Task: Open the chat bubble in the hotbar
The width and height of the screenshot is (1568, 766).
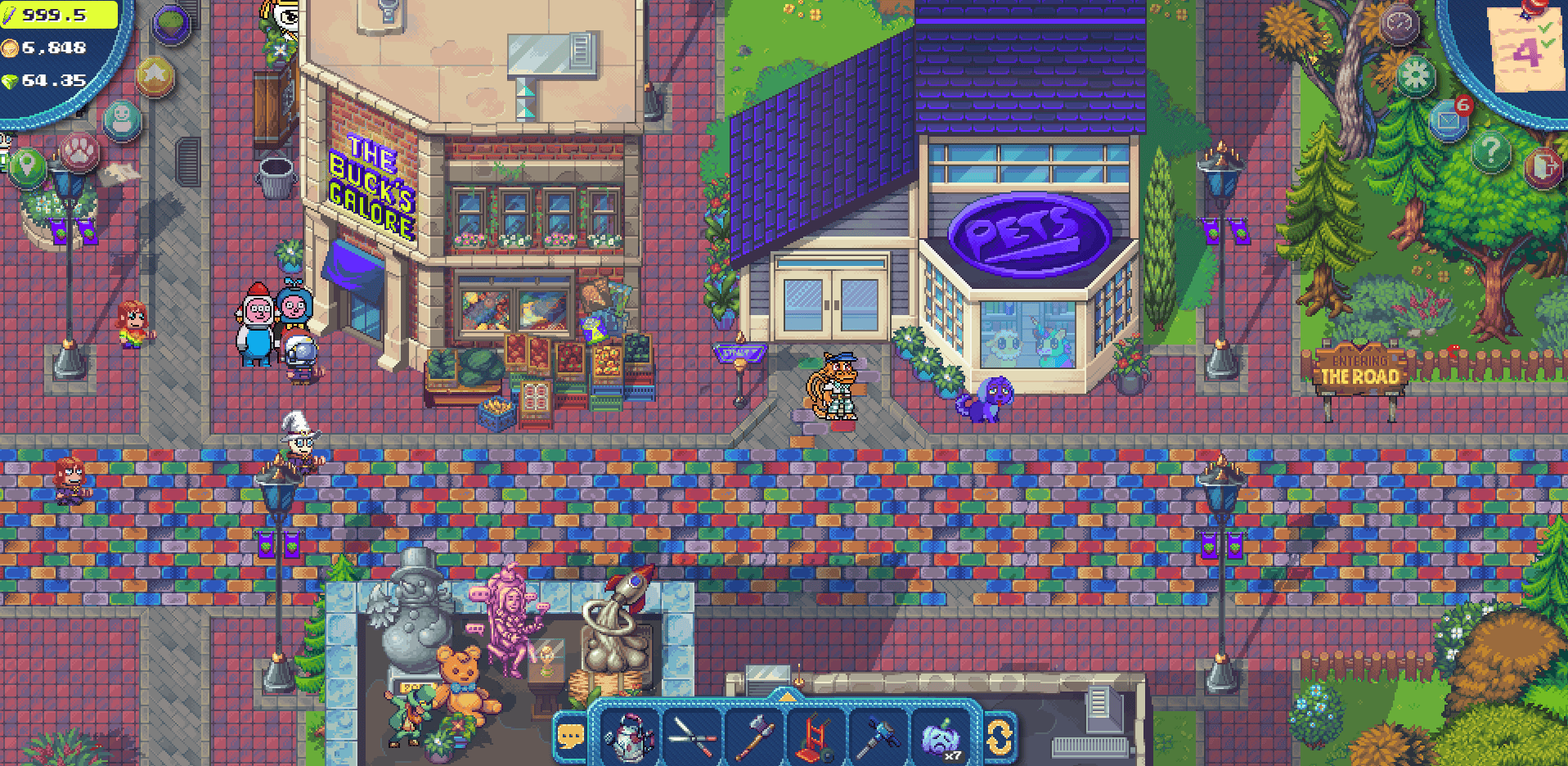Action: 570,735
